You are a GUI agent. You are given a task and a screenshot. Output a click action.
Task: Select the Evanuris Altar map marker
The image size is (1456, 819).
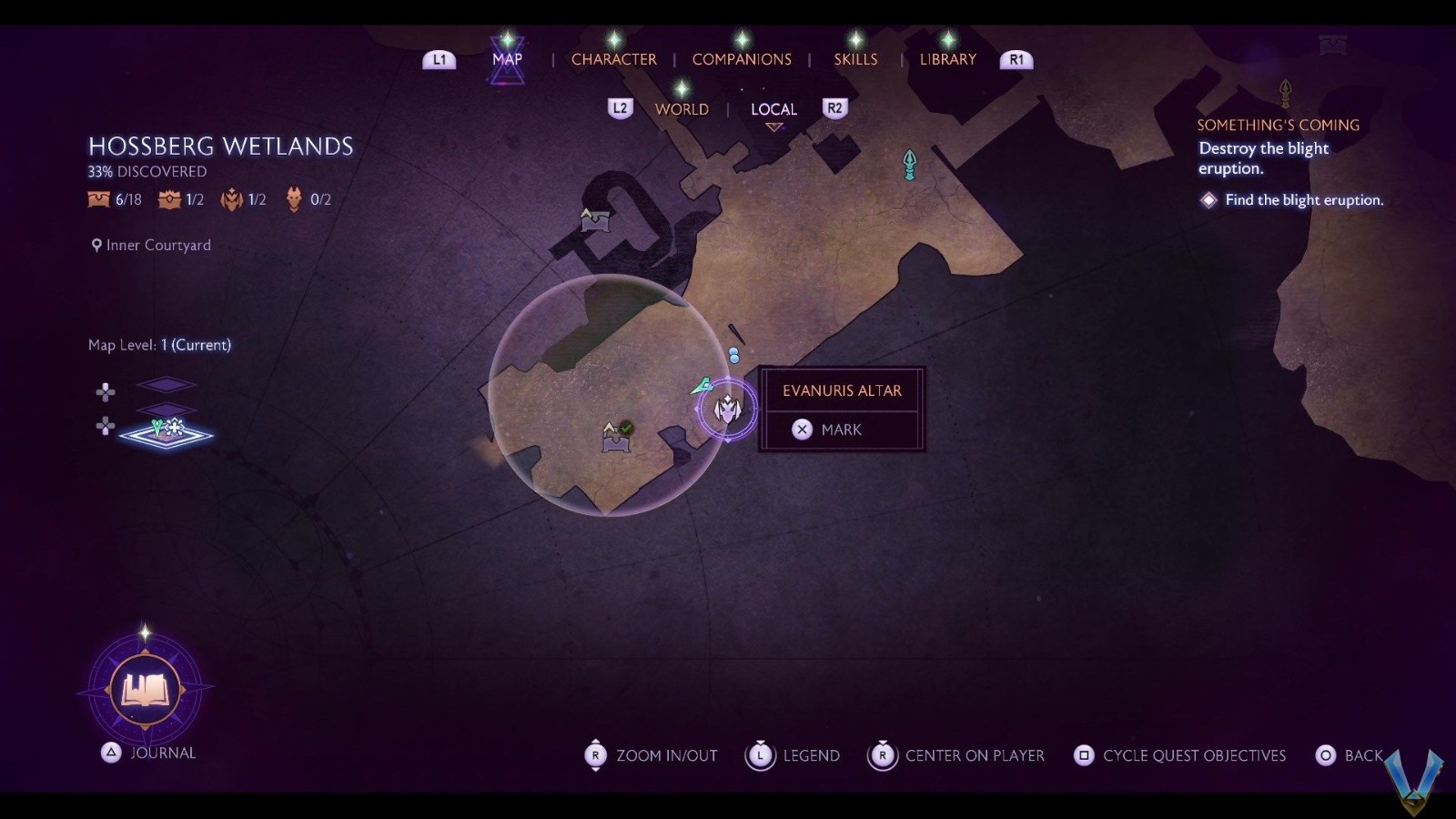click(x=727, y=409)
